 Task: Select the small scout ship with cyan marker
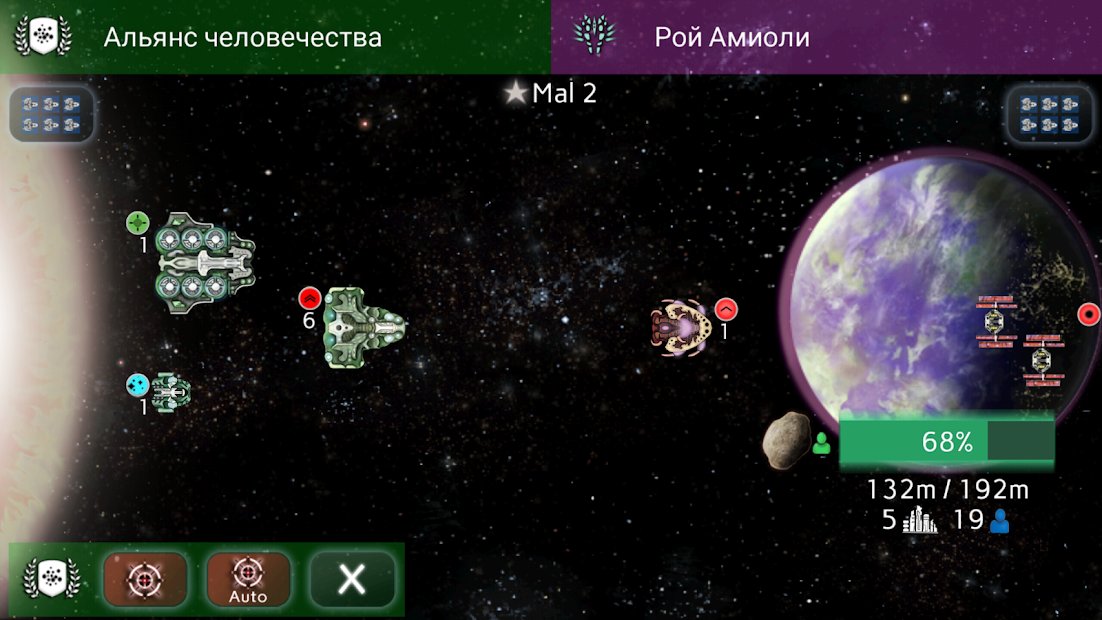pyautogui.click(x=168, y=390)
